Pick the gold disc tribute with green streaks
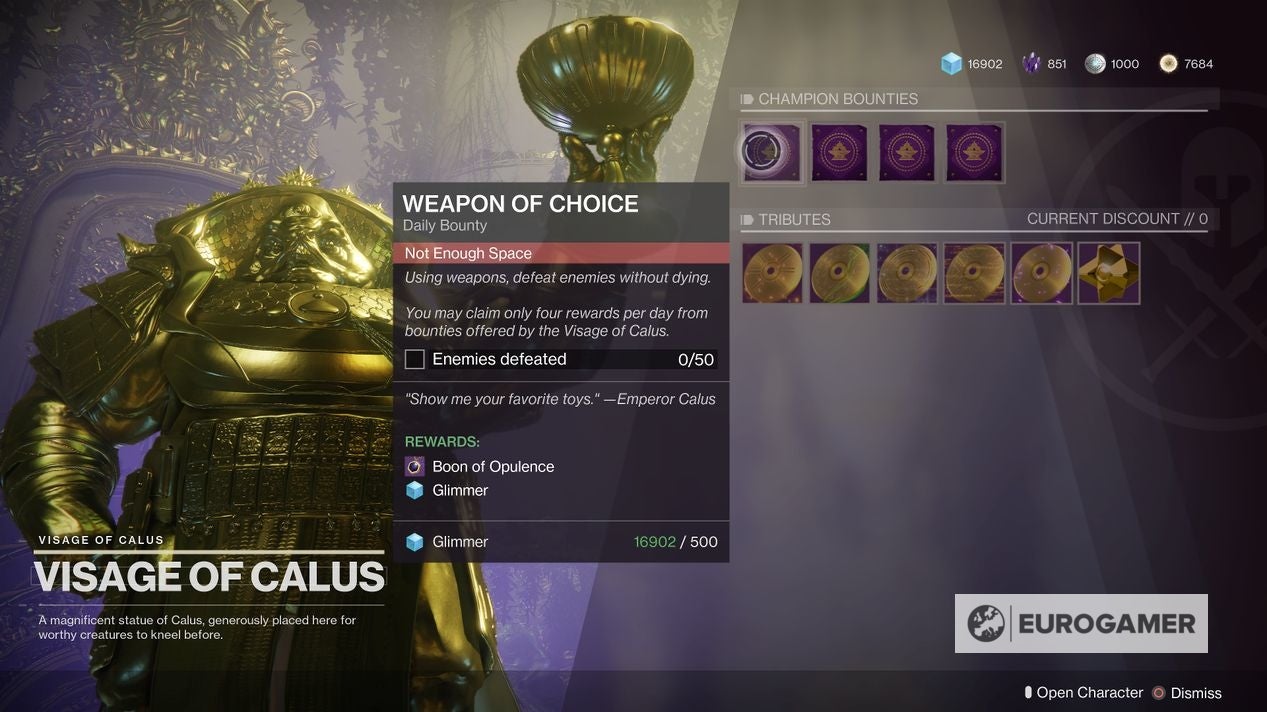1267x712 pixels. tap(839, 273)
